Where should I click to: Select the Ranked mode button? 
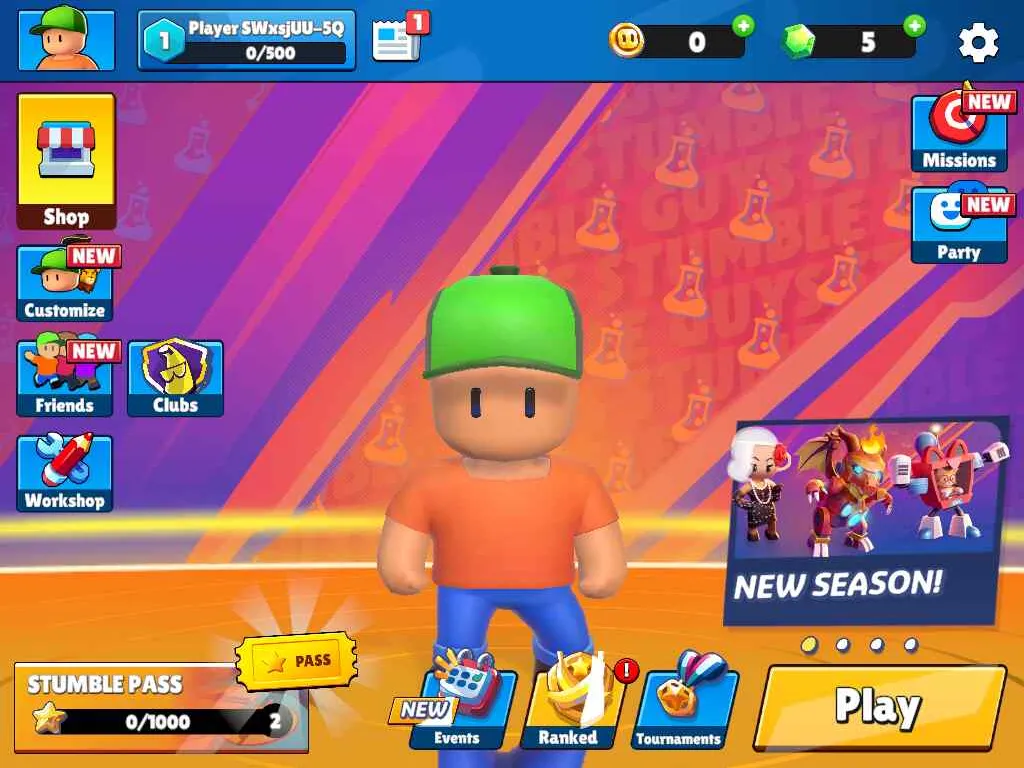568,709
